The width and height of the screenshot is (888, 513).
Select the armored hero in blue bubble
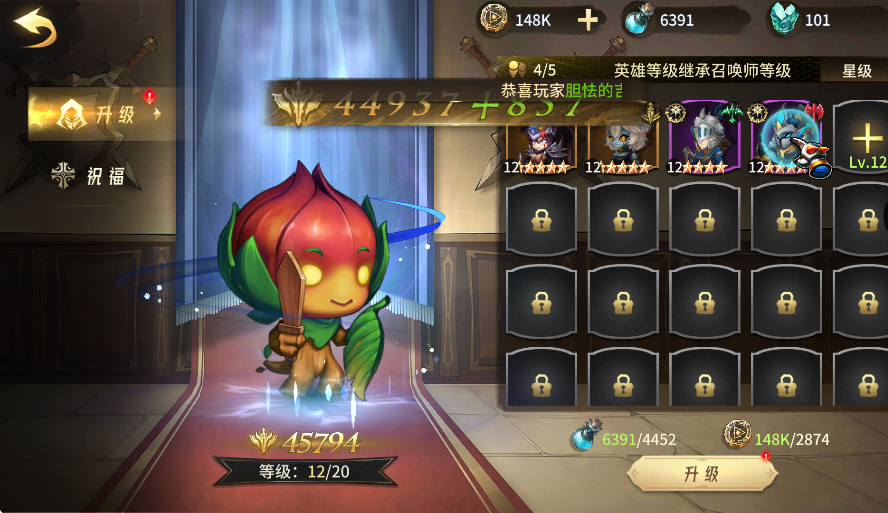pyautogui.click(x=787, y=140)
